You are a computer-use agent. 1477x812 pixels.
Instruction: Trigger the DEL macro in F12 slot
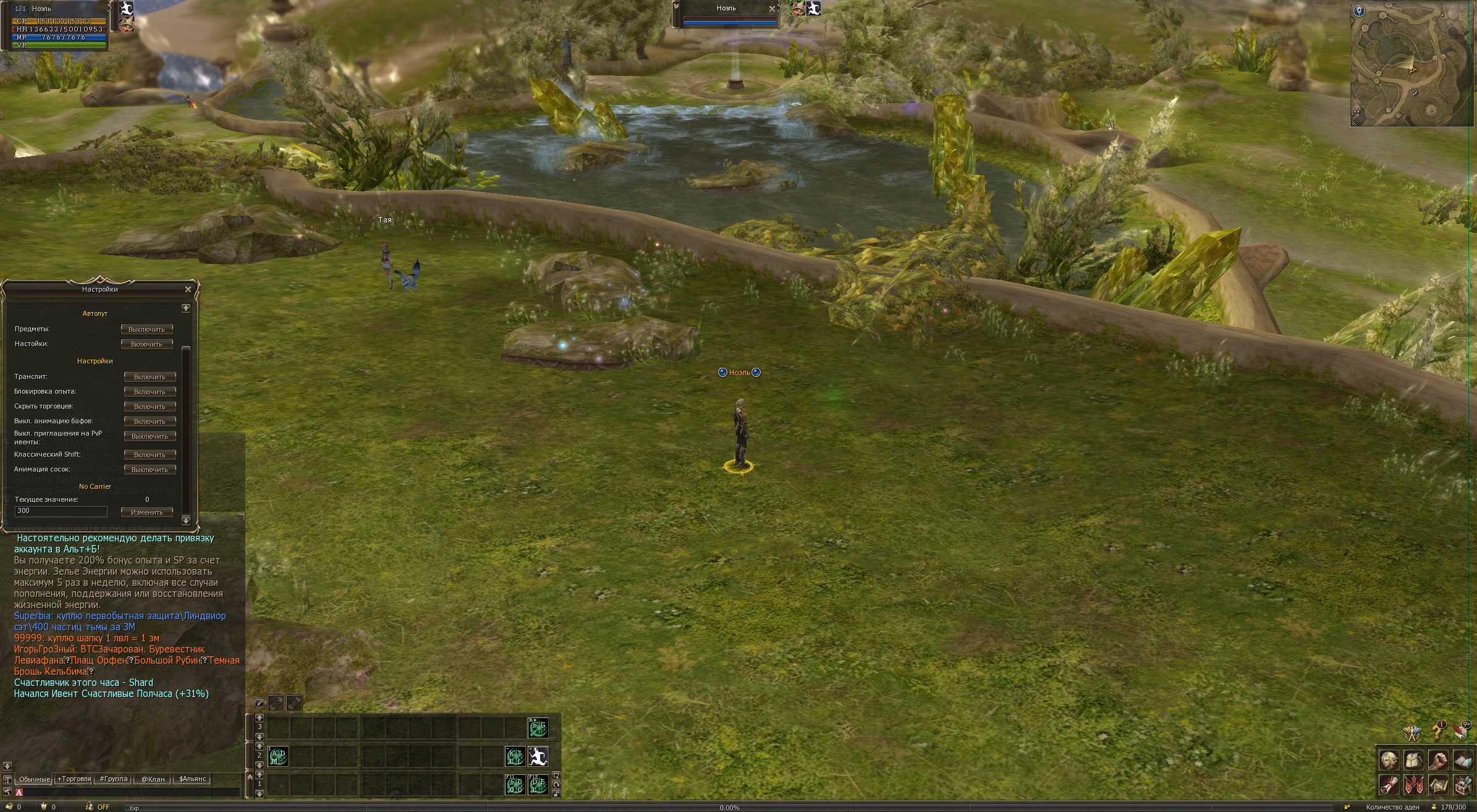(x=538, y=785)
